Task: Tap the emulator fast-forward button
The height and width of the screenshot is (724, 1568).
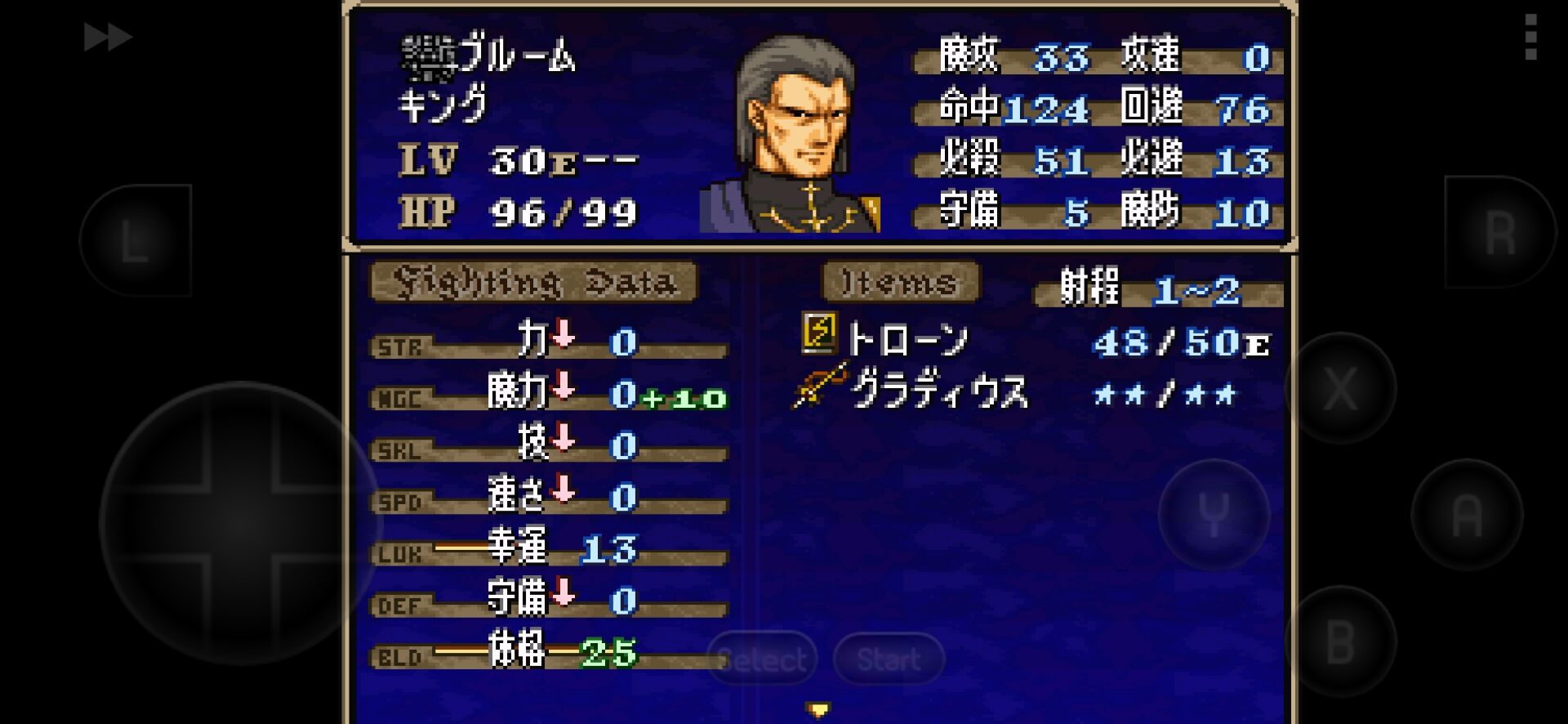Action: (108, 38)
